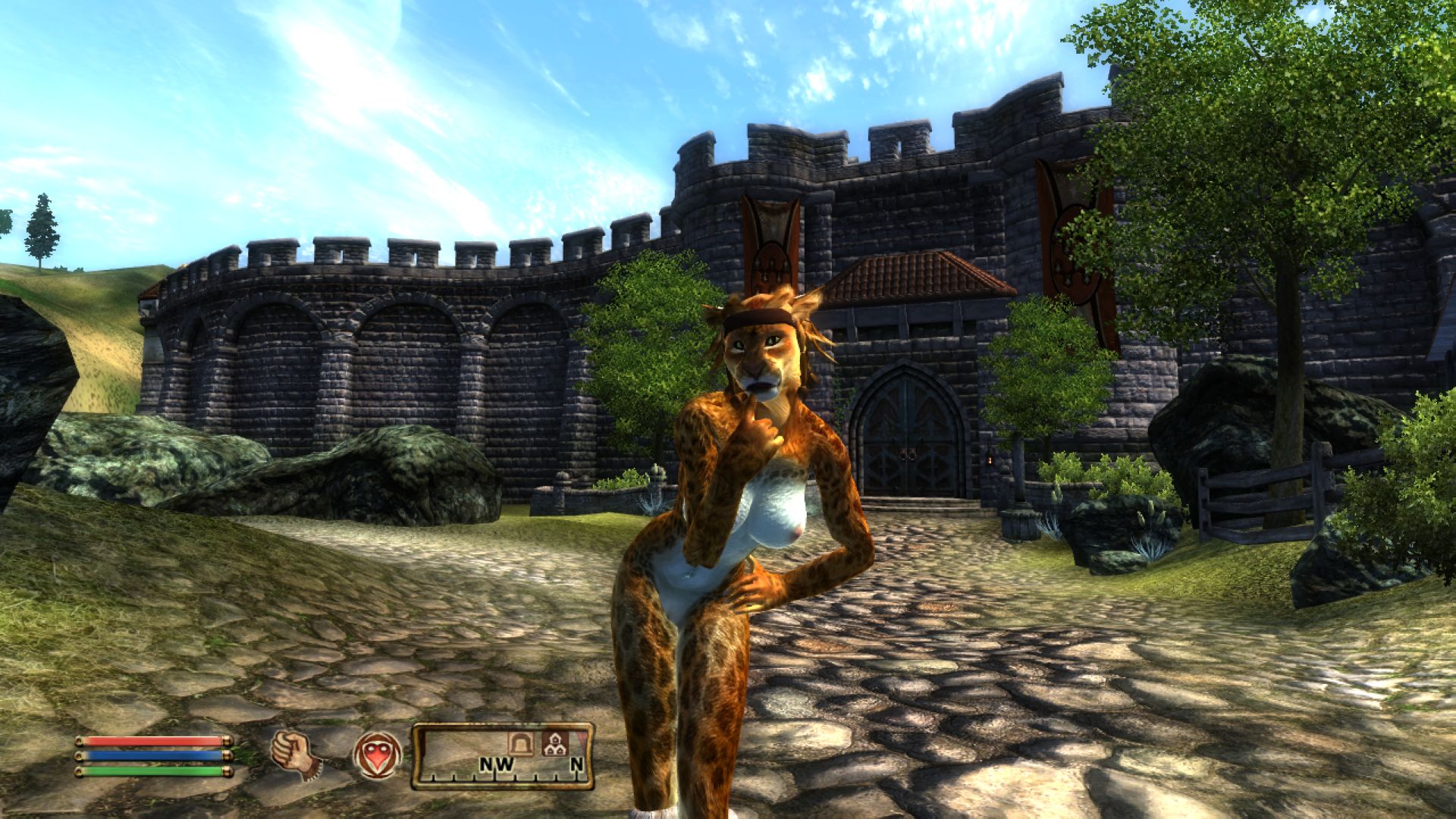
Task: Select the red heart healing spell icon
Action: (x=377, y=755)
